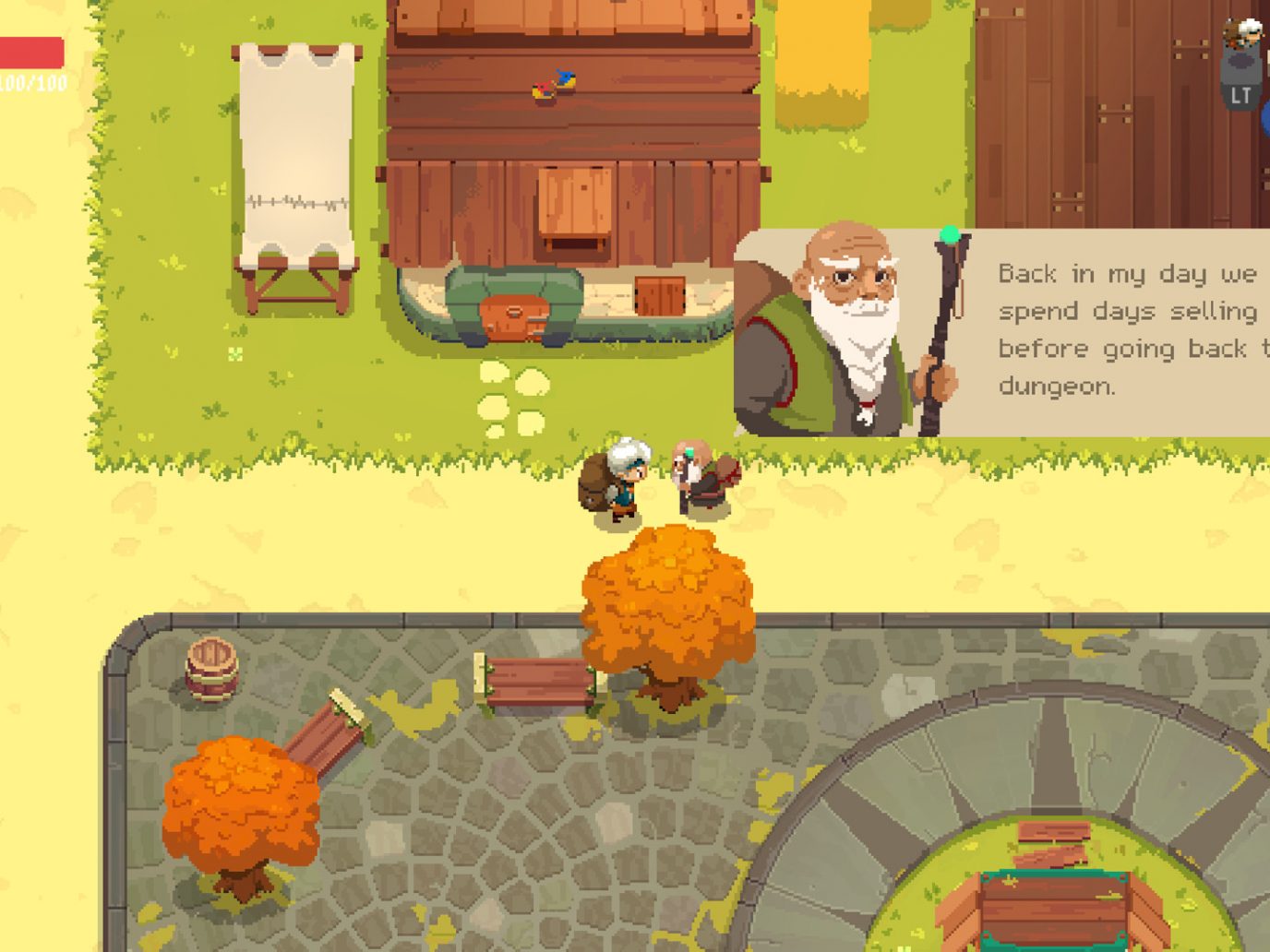This screenshot has width=1270, height=952.
Task: Advance the old man's dialogue text
Action: (1126, 329)
